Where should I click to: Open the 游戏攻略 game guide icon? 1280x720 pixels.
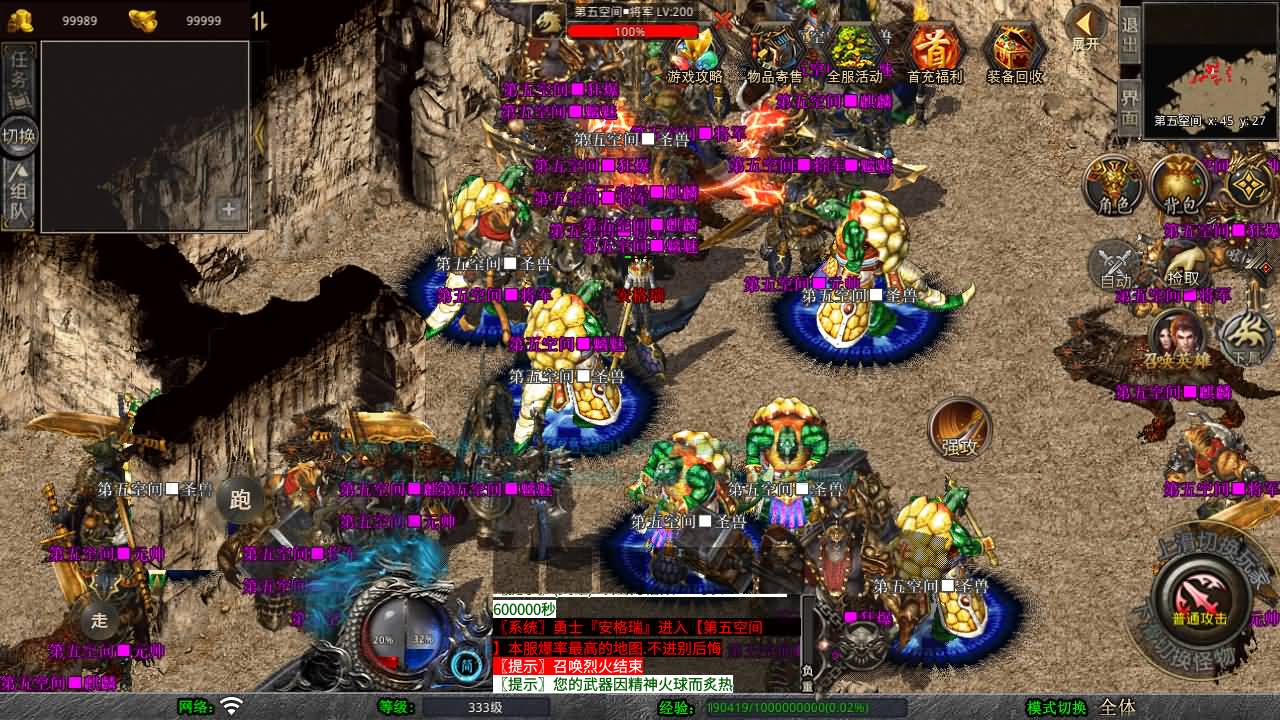click(x=694, y=55)
